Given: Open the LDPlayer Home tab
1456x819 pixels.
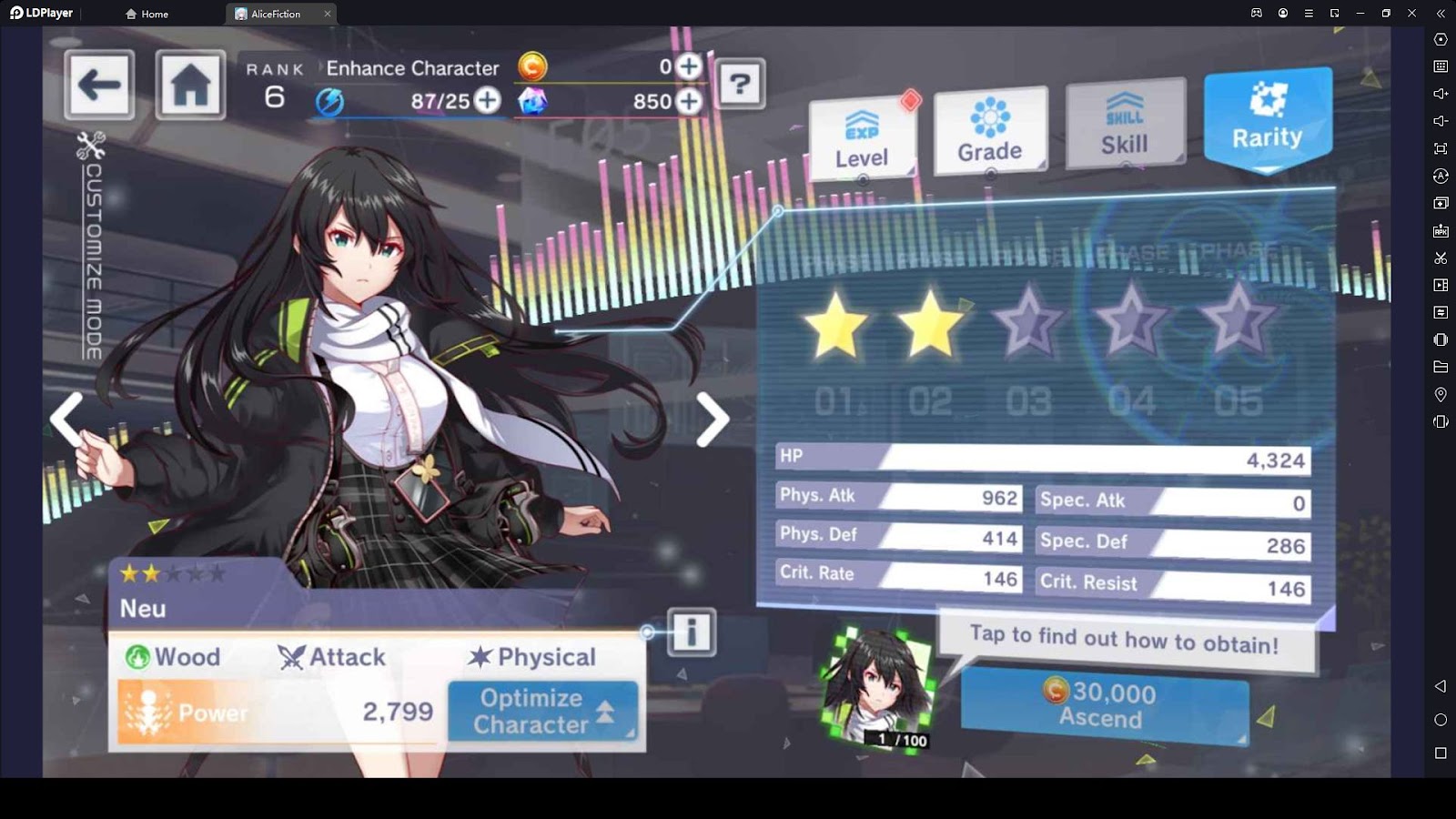Looking at the screenshot, I should pyautogui.click(x=147, y=14).
